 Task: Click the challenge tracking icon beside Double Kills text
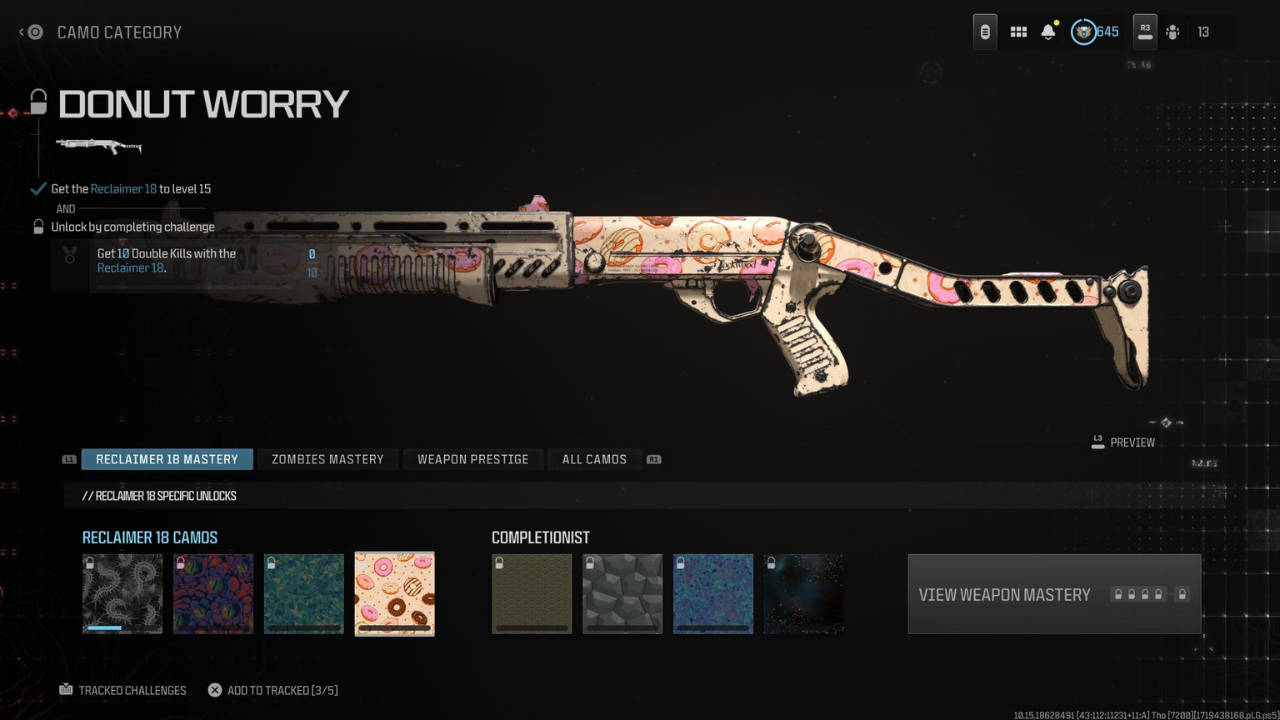[x=68, y=255]
